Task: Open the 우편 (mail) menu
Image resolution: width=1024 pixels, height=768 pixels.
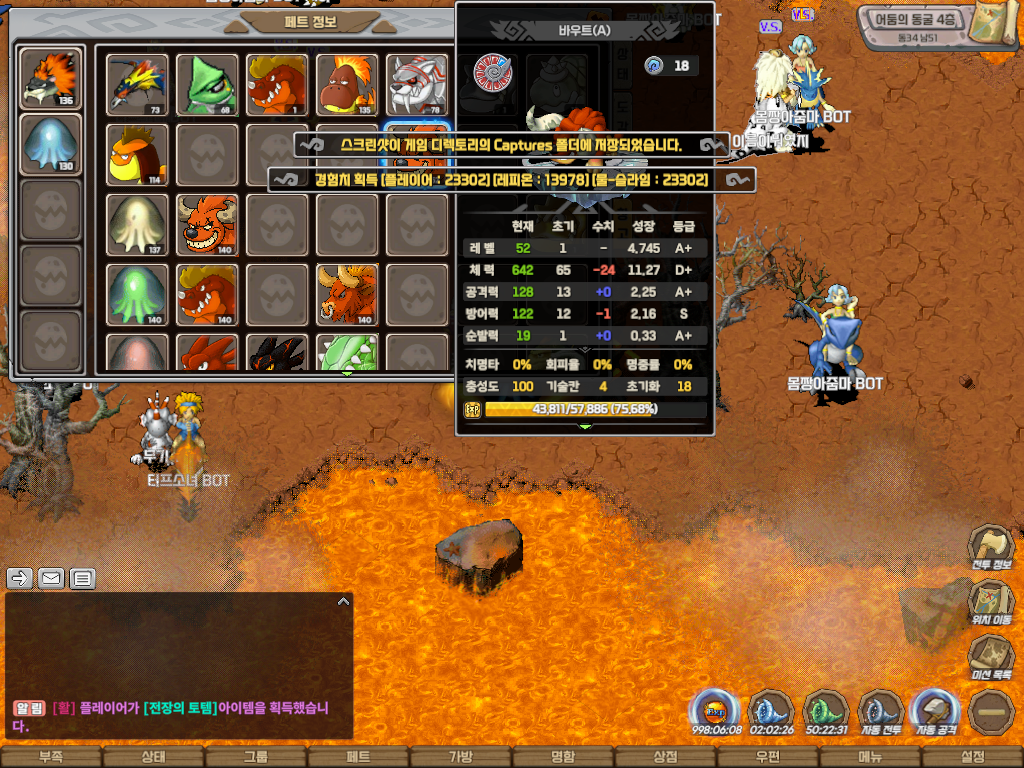Action: point(767,757)
